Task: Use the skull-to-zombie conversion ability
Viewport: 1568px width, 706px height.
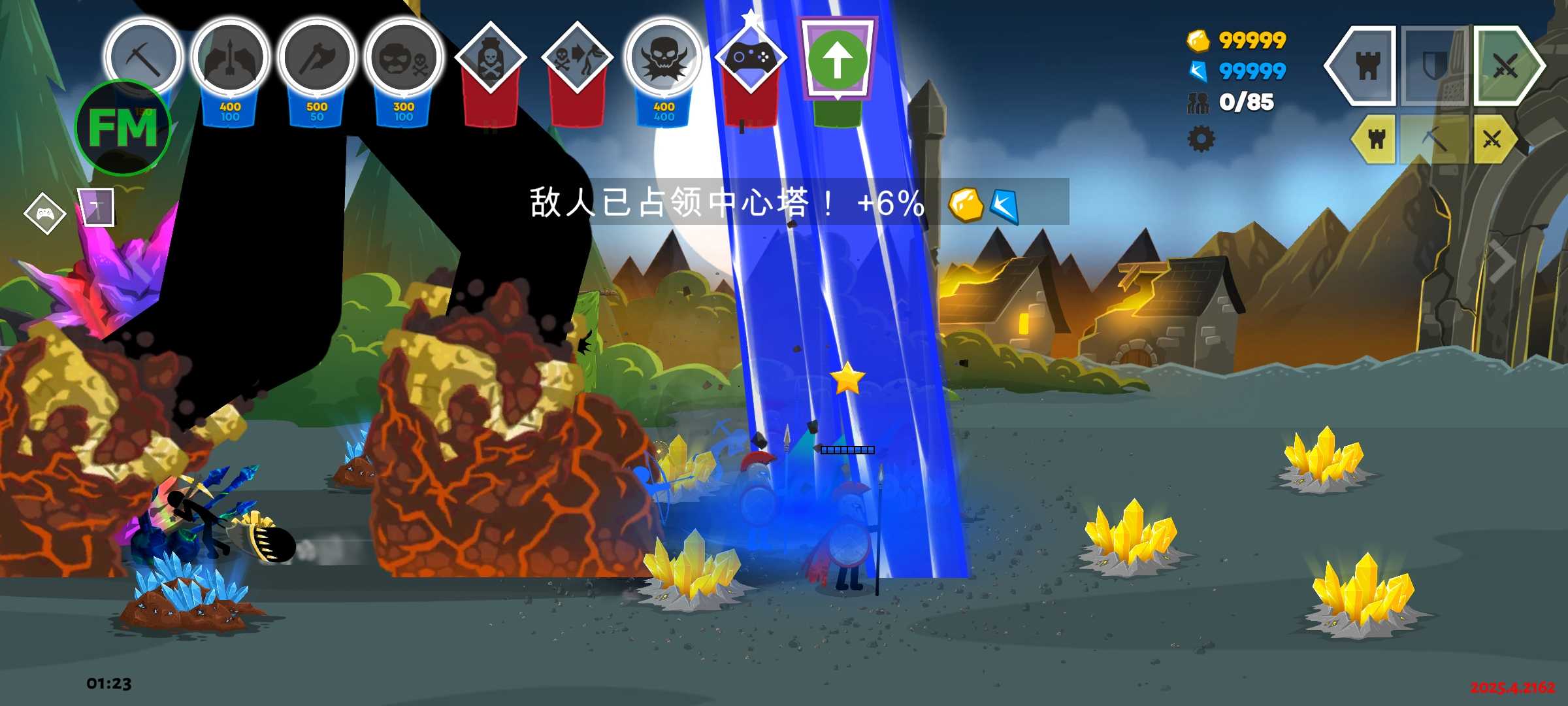Action: click(x=577, y=59)
